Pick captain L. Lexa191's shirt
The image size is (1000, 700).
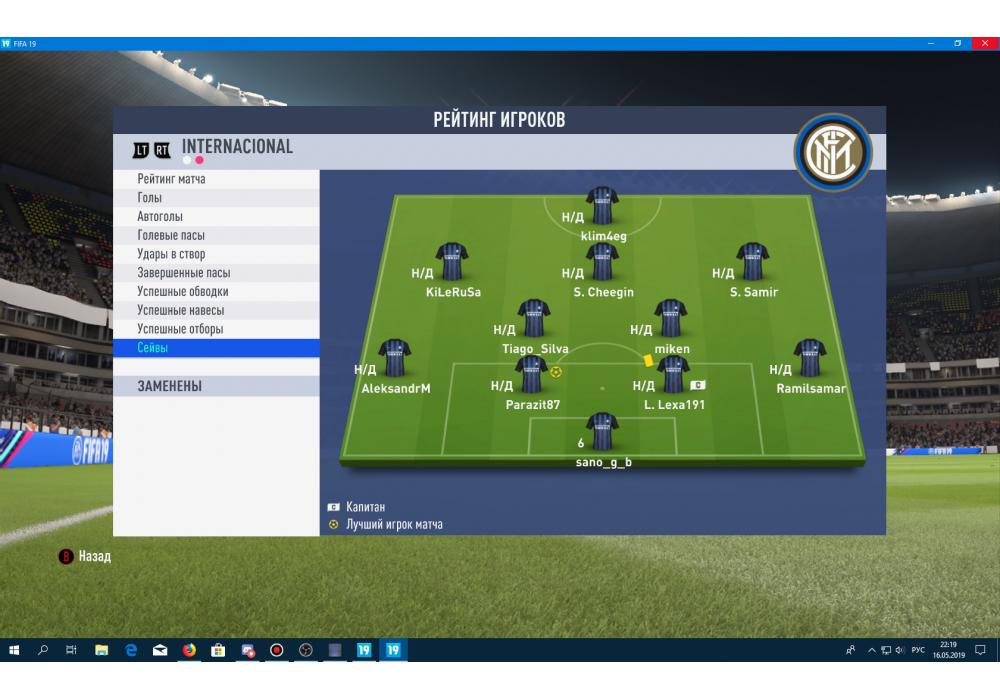tap(671, 374)
